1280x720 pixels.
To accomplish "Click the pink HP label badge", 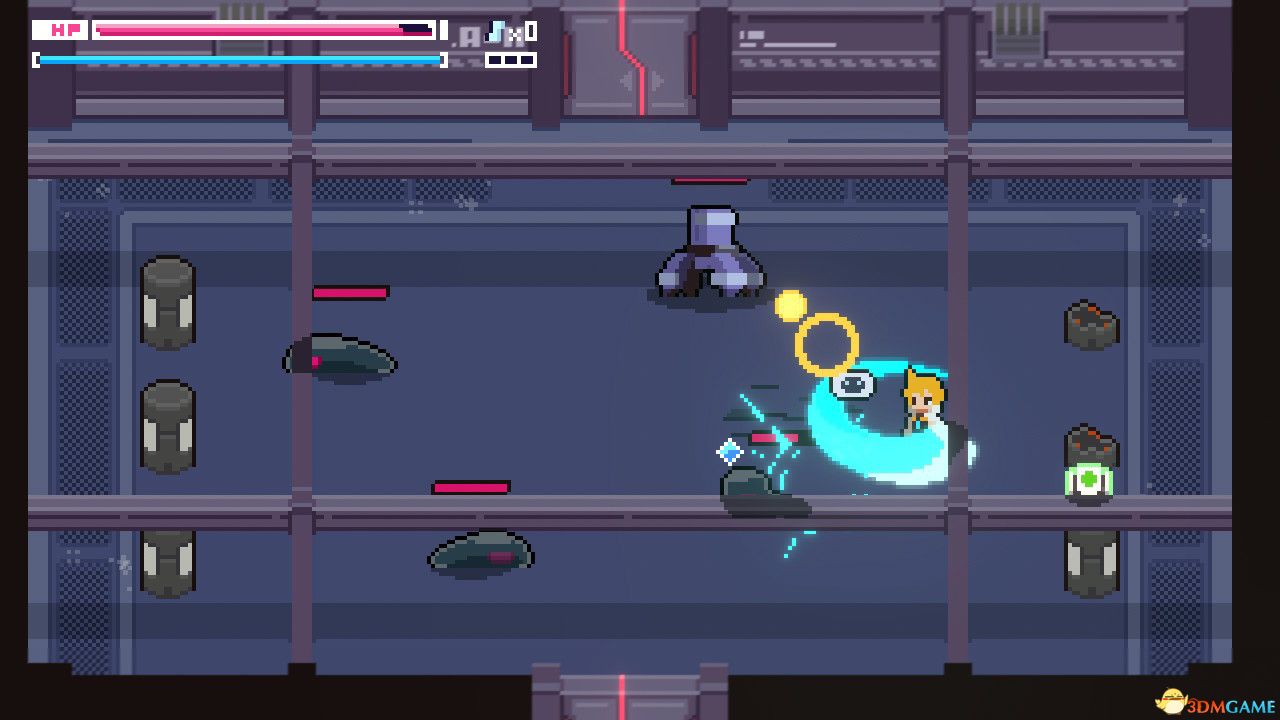I will pos(65,30).
